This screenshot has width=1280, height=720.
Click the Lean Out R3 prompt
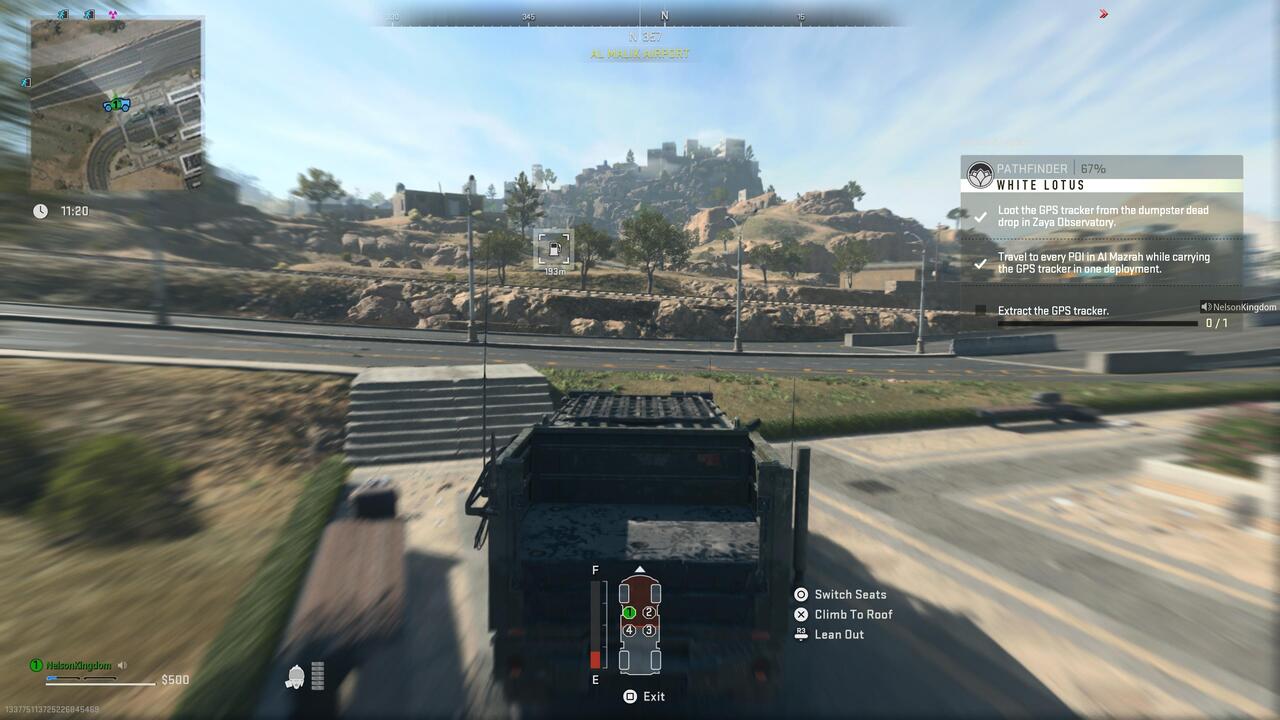(838, 634)
